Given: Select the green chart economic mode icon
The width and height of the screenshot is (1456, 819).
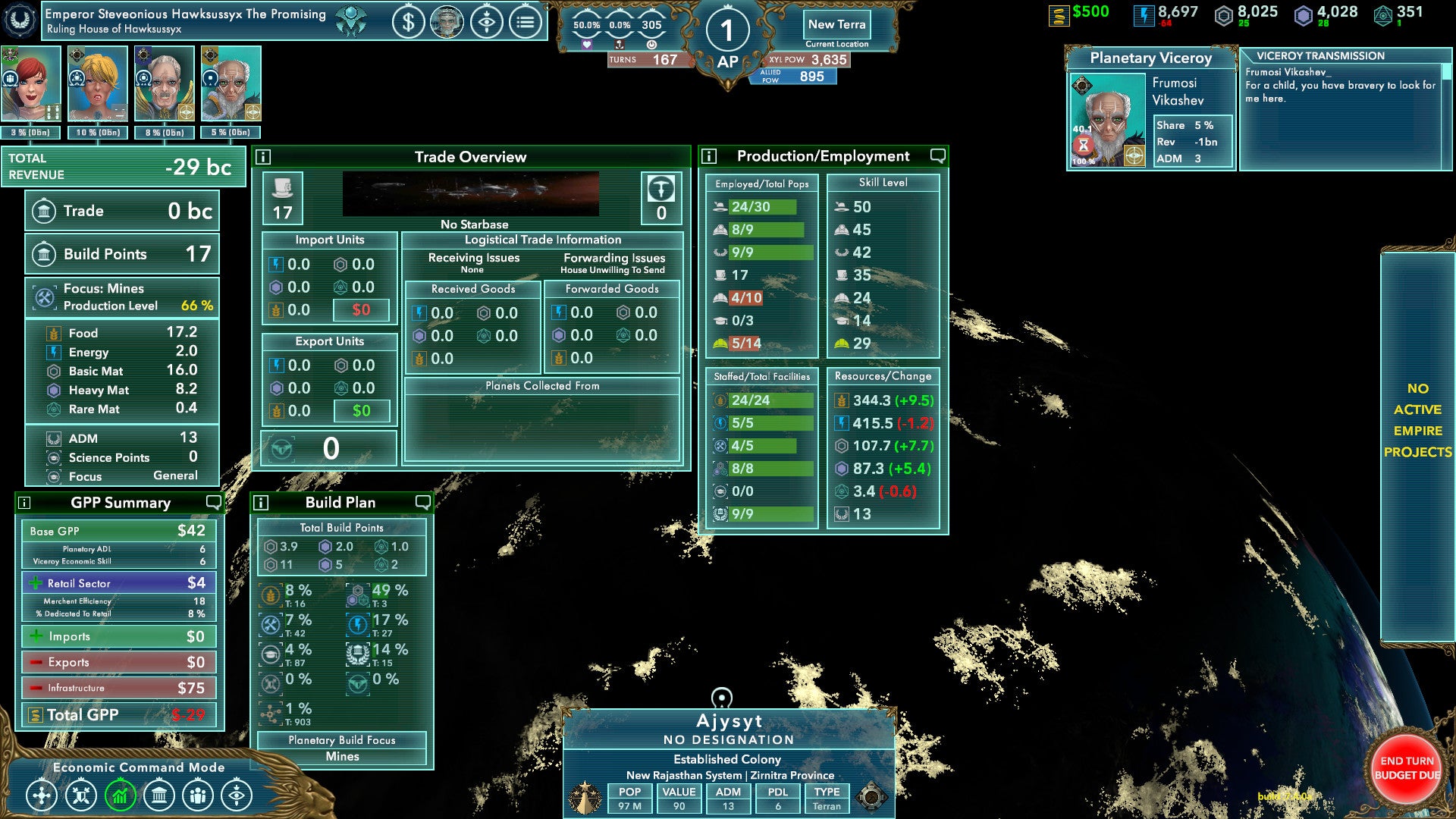Looking at the screenshot, I should [x=120, y=795].
